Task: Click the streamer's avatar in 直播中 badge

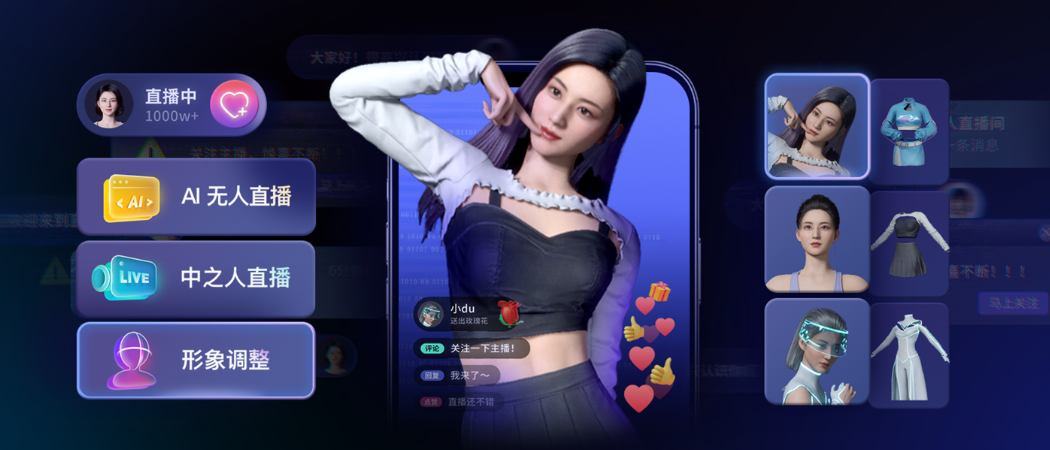Action: 109,104
